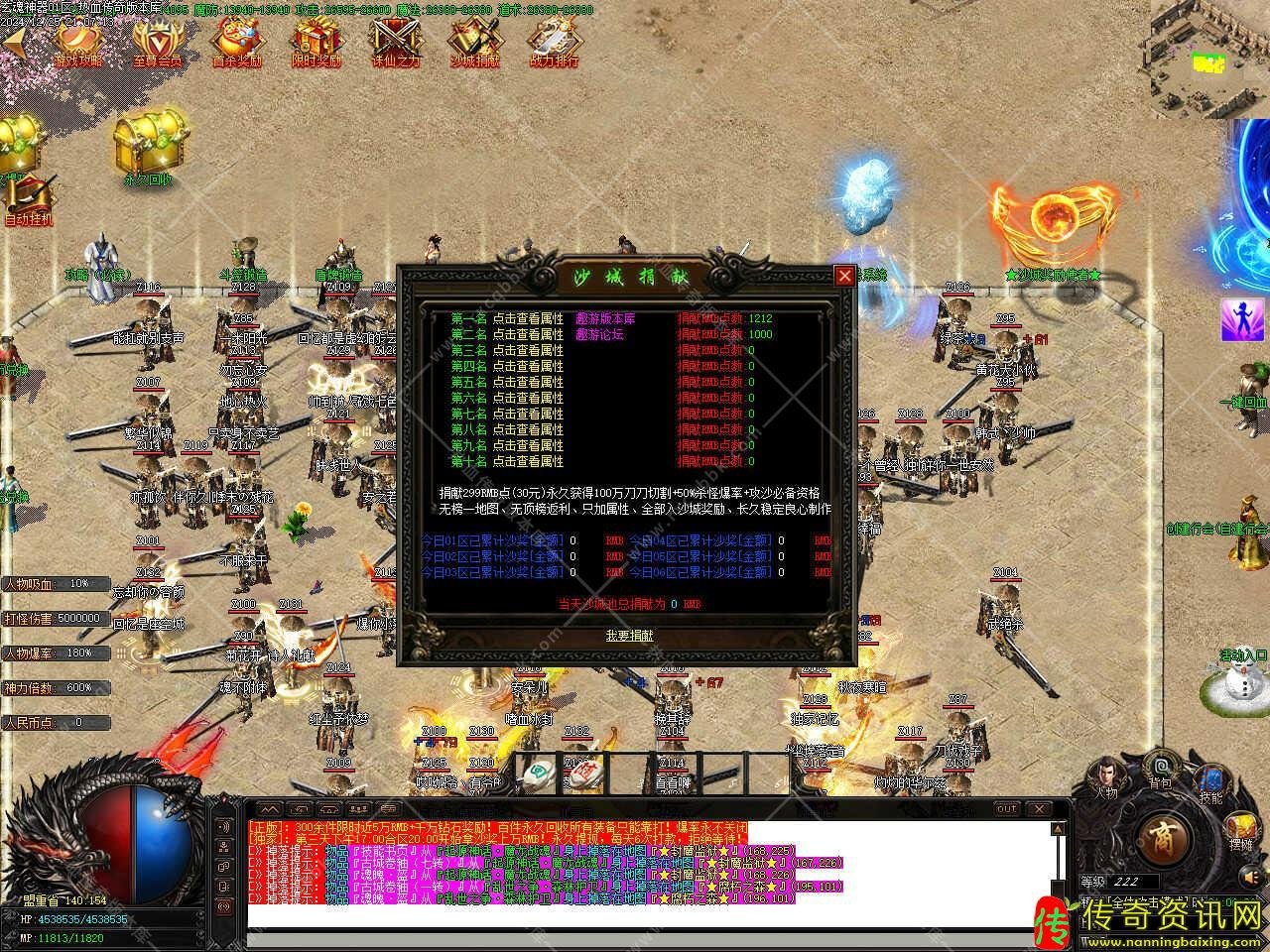This screenshot has height=952, width=1270.
Task: Open the 至尊会员 VIP membership icon
Action: coord(158,42)
